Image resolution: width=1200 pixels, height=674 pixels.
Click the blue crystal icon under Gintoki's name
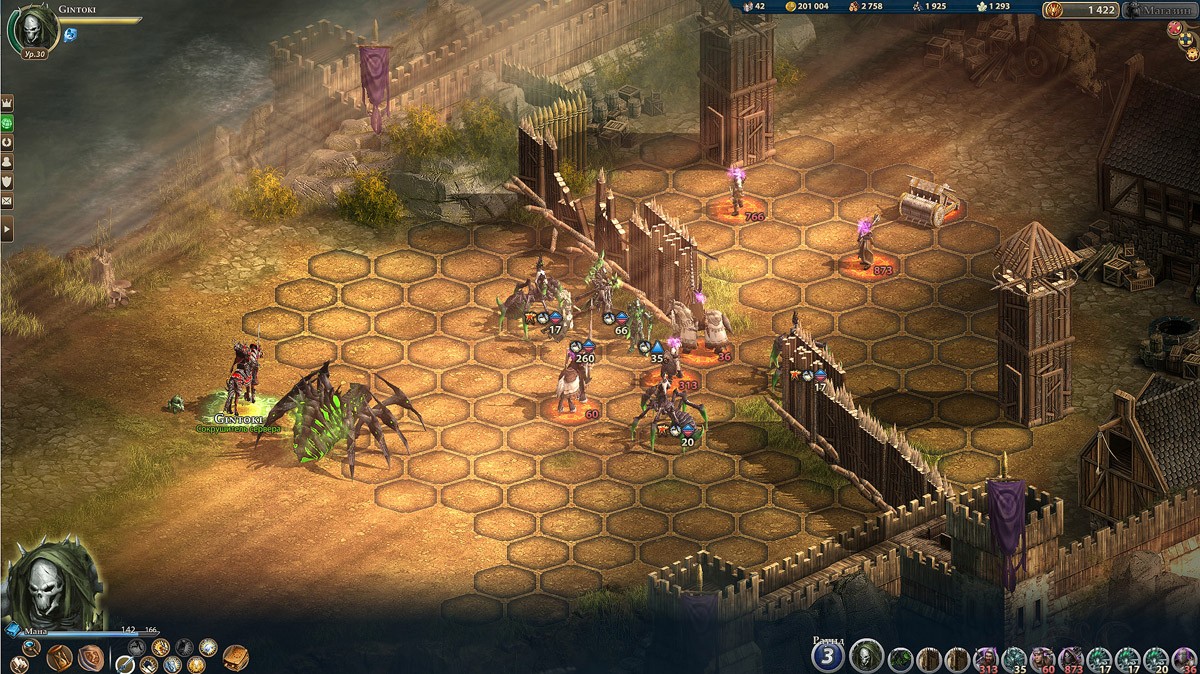click(71, 35)
